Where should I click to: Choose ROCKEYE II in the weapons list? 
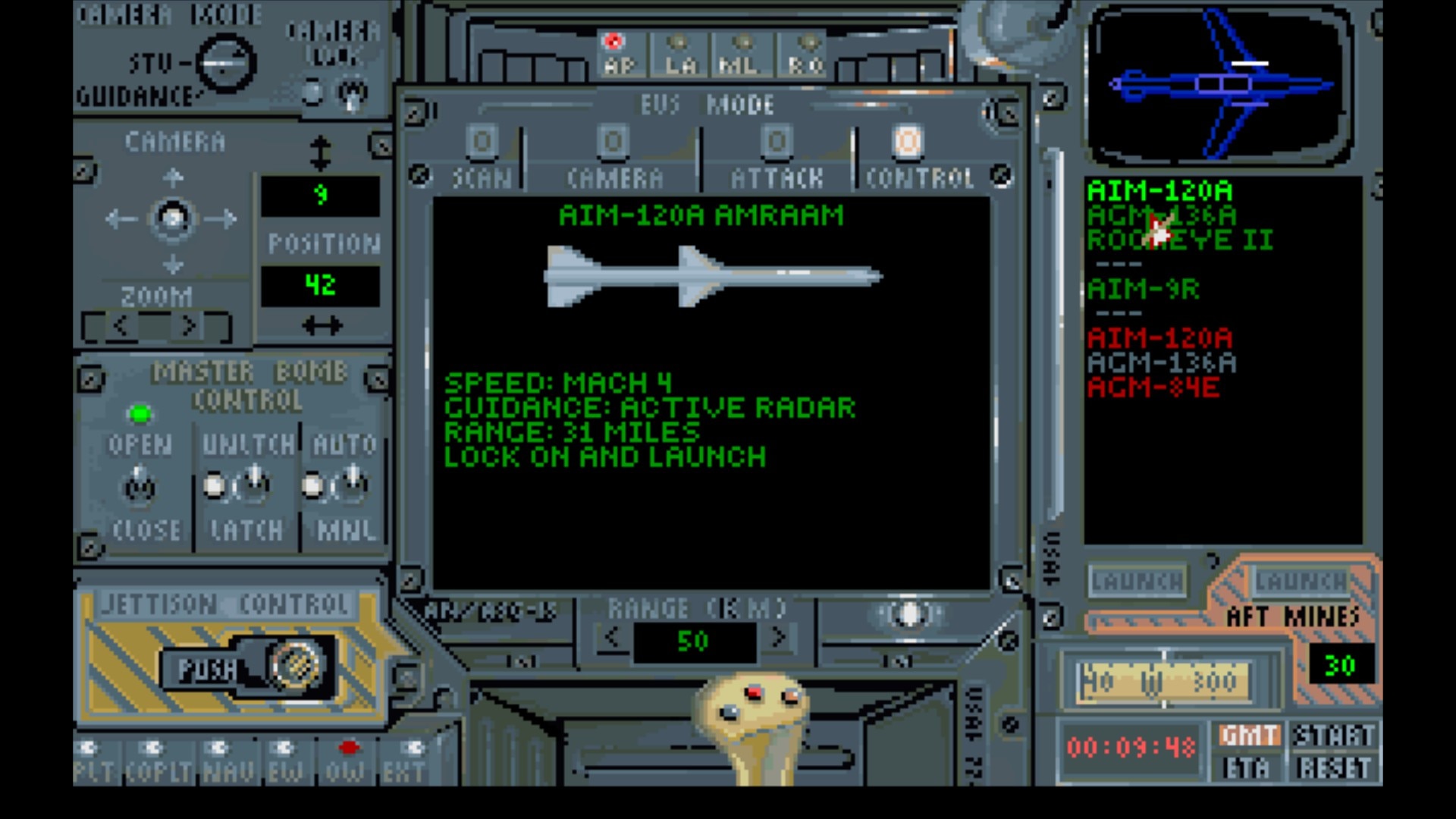[1179, 240]
